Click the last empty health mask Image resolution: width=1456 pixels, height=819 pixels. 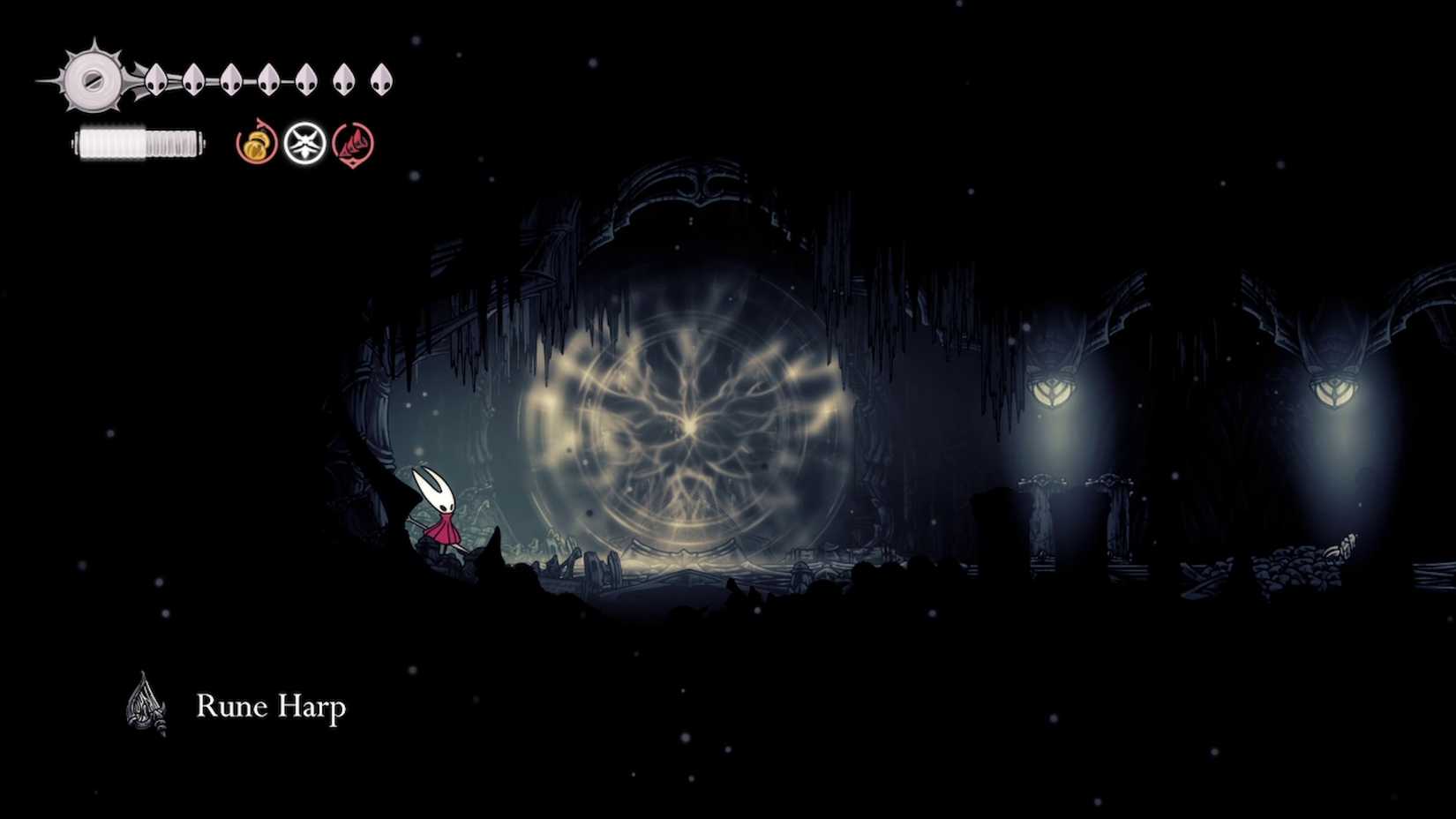(381, 79)
